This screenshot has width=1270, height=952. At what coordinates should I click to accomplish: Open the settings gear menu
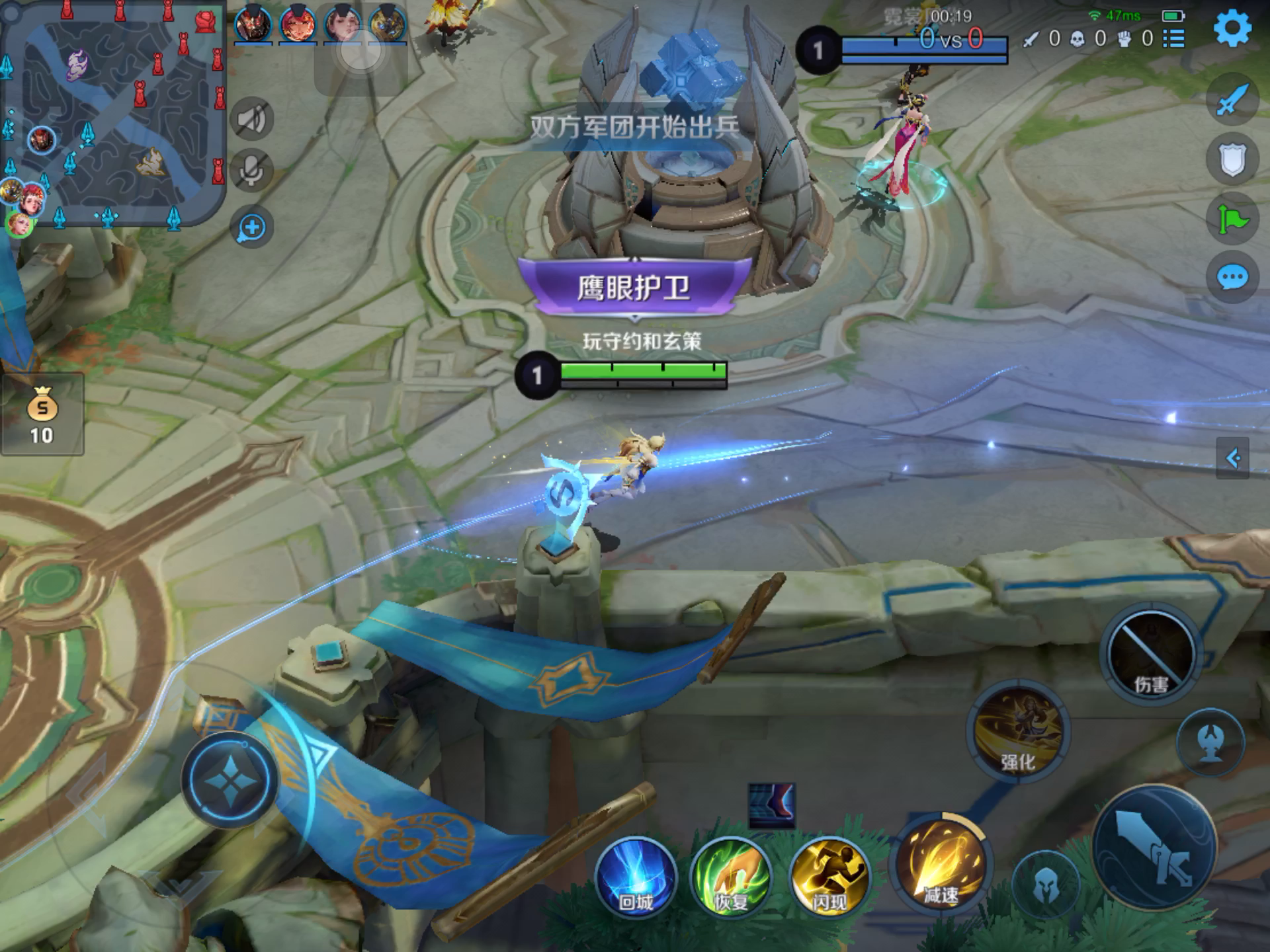click(1232, 29)
